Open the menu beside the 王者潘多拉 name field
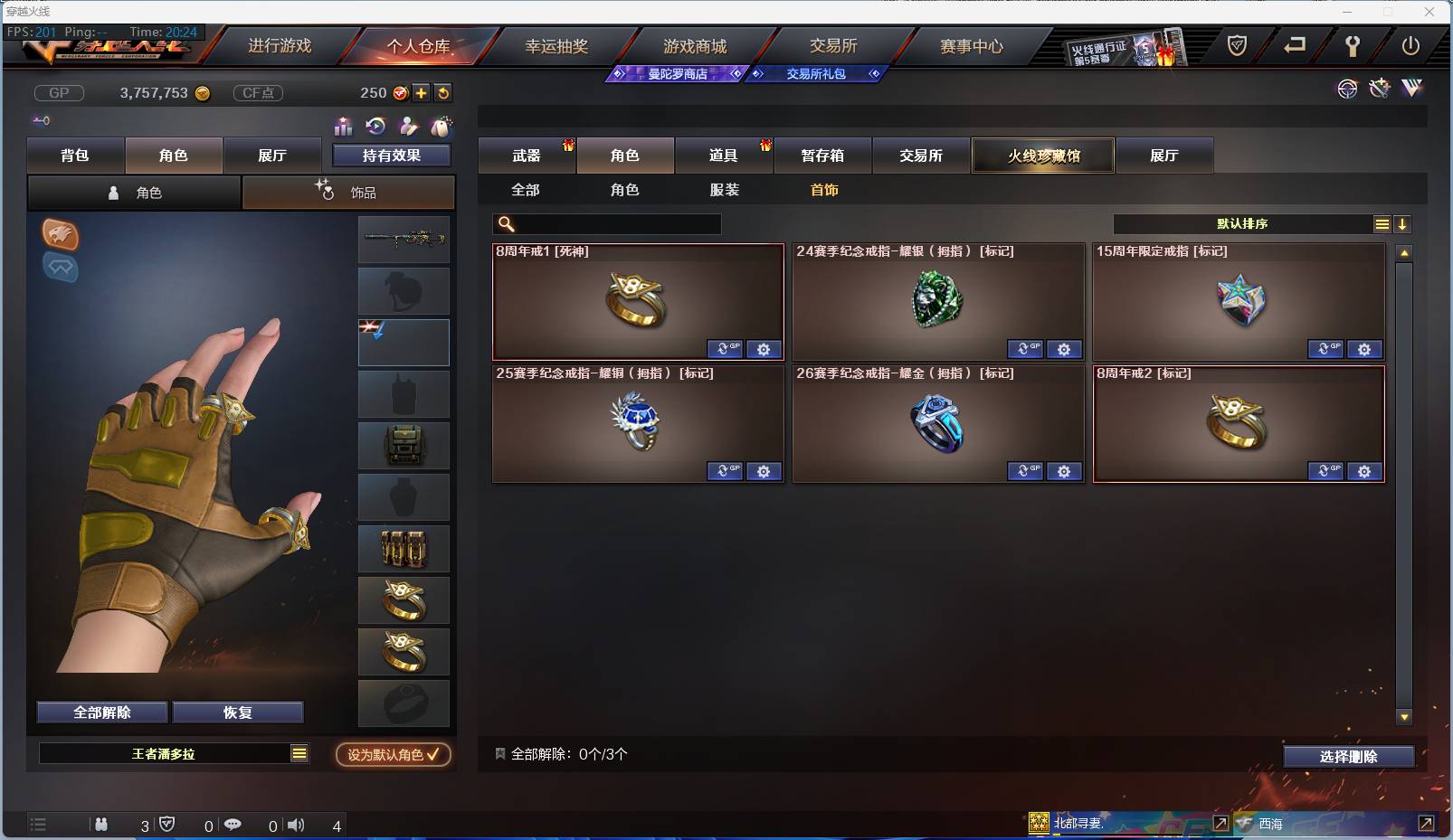This screenshot has width=1453, height=840. (x=299, y=752)
